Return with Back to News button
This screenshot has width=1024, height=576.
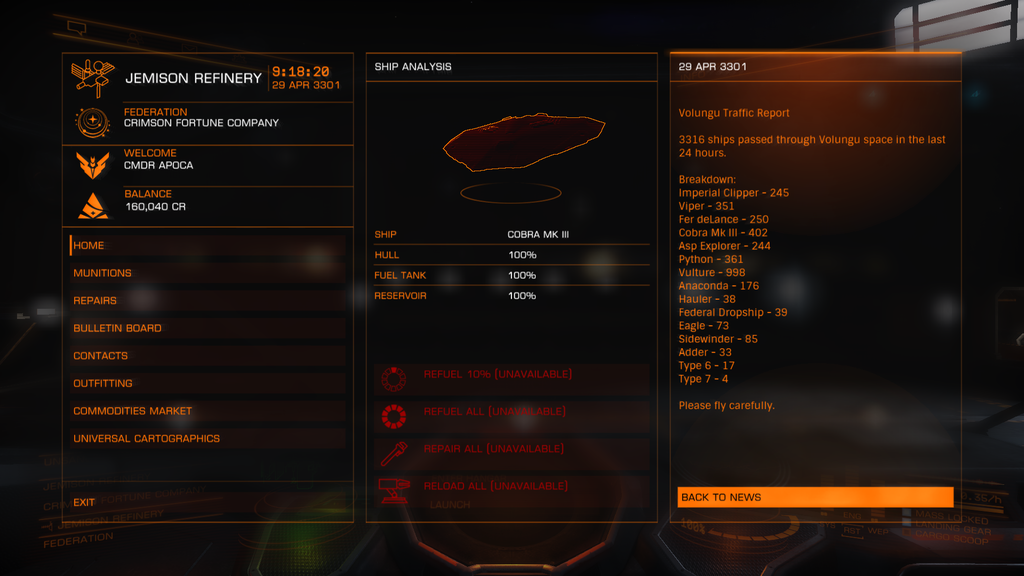tap(814, 497)
